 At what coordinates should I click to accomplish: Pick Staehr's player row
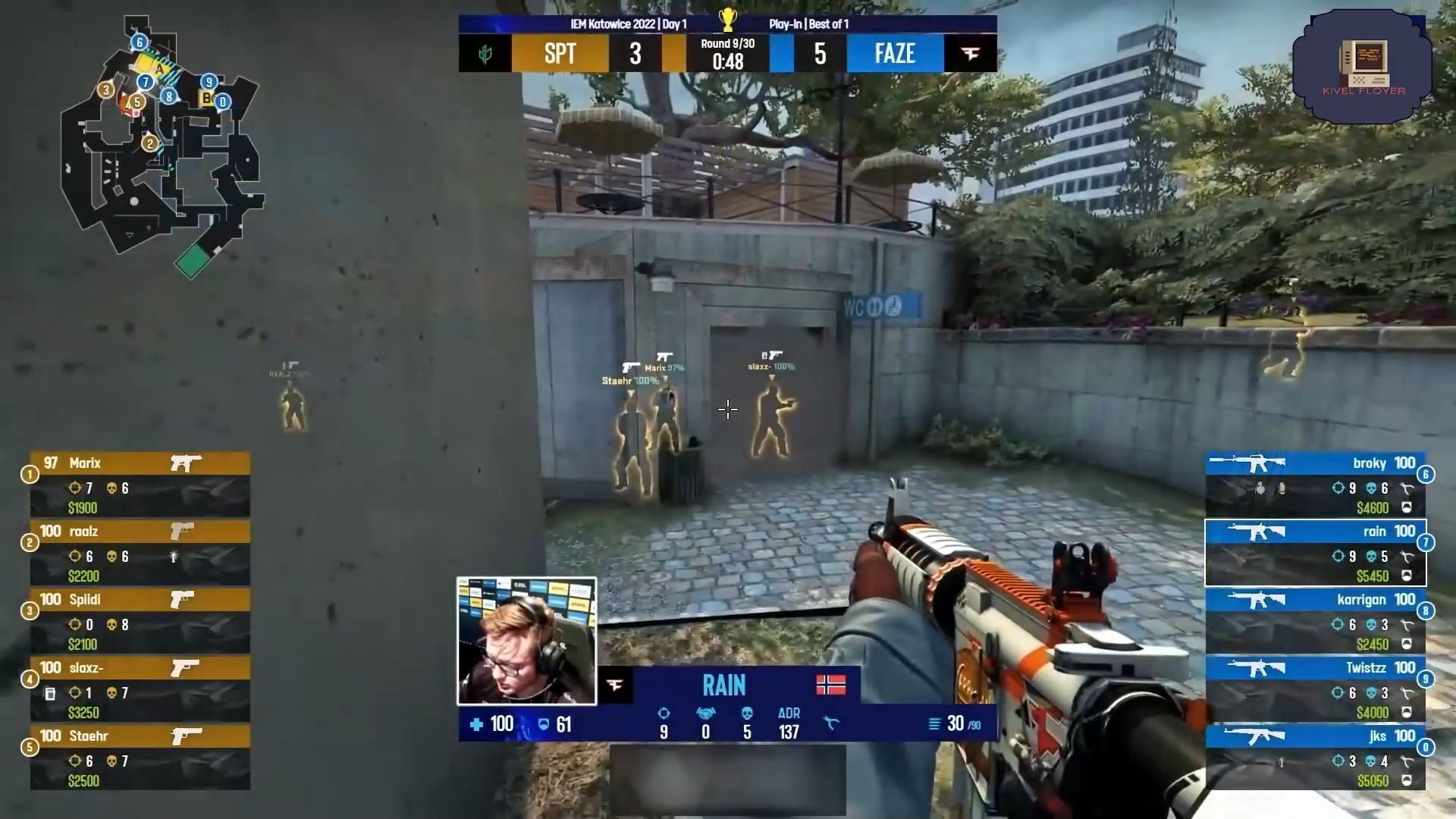click(140, 757)
